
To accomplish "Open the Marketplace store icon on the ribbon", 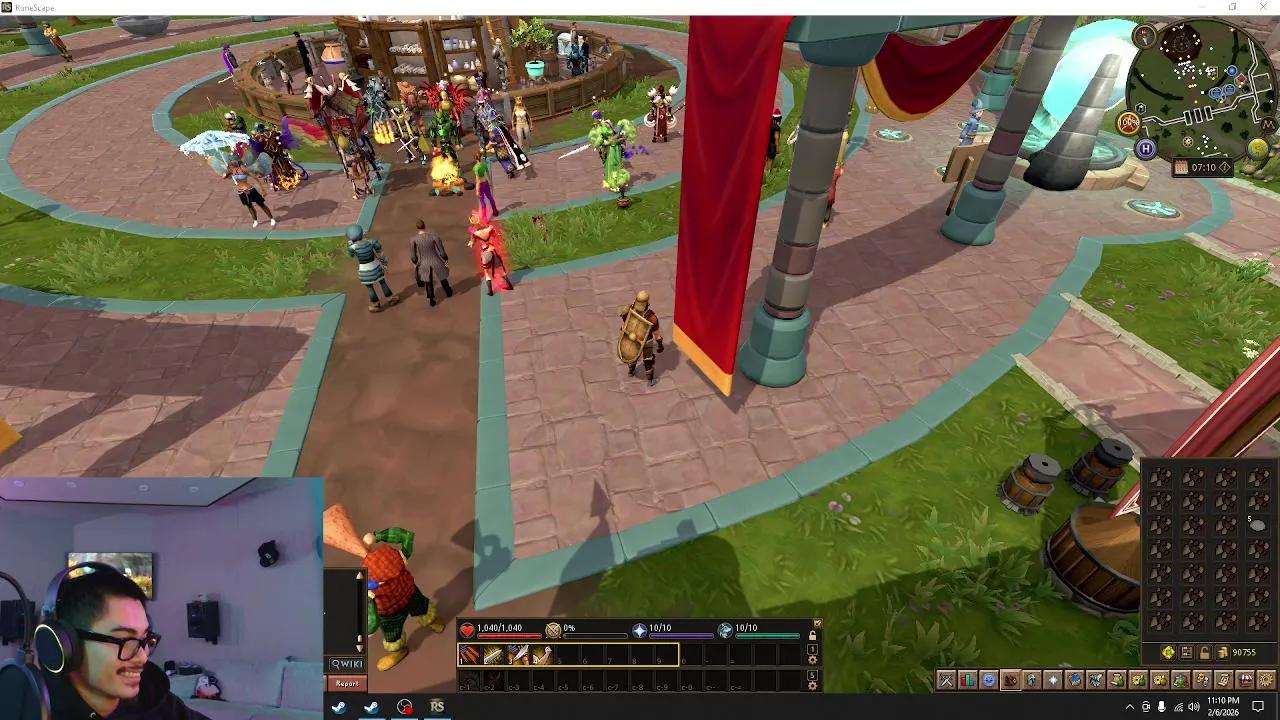I will [x=1246, y=681].
